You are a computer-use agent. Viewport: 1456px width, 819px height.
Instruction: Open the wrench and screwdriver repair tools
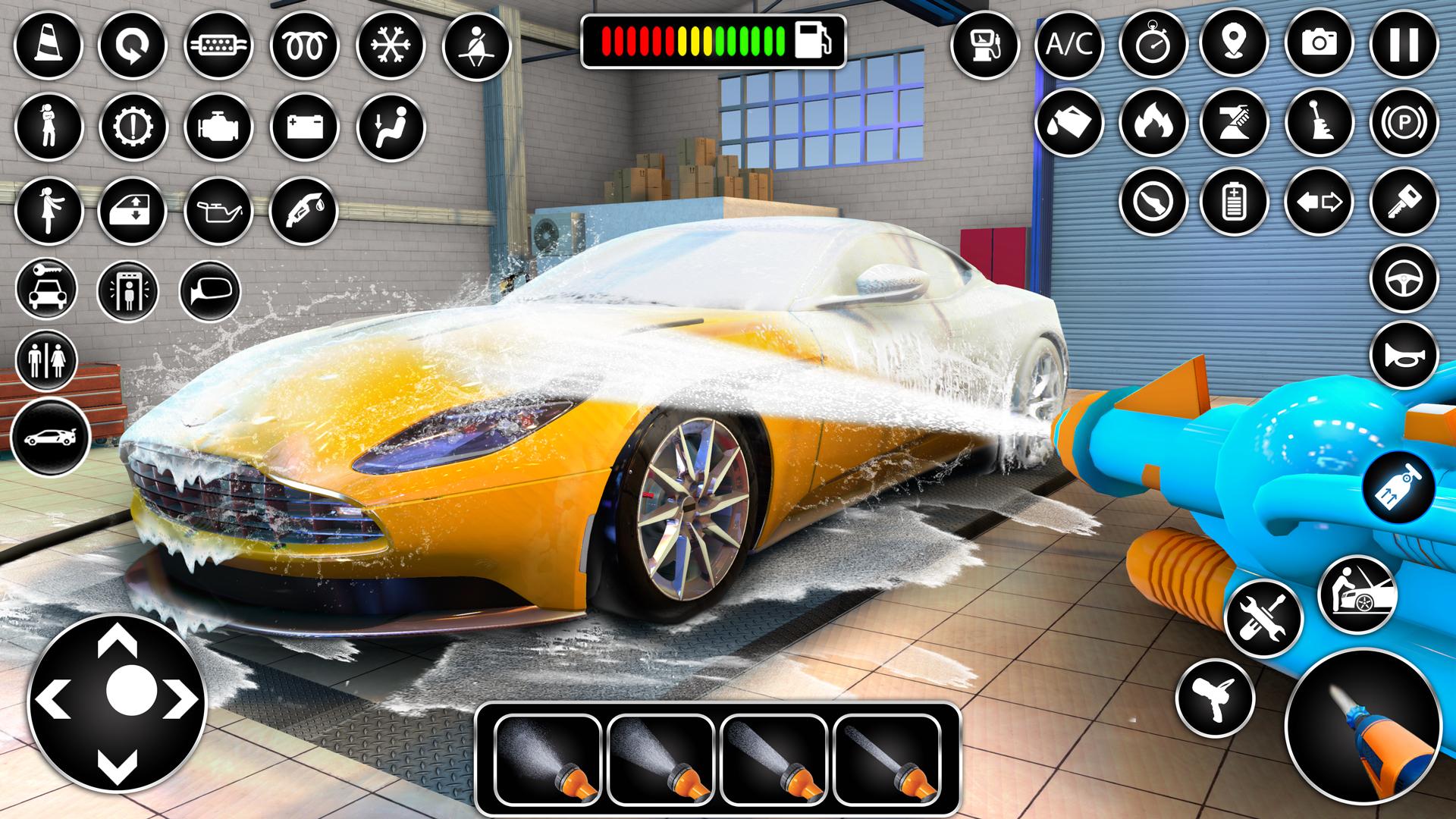1263,617
